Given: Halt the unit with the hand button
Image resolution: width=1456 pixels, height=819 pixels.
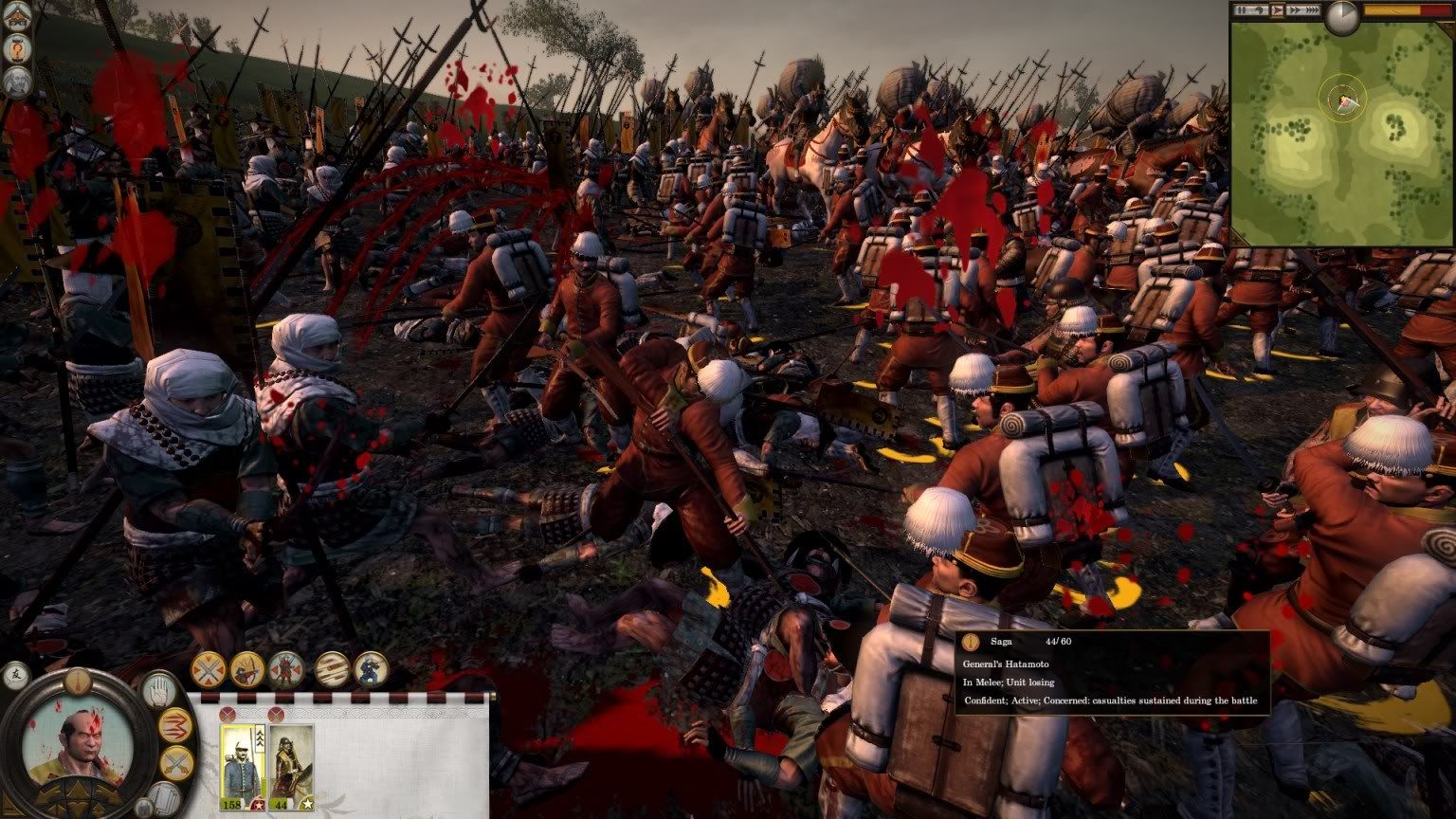Looking at the screenshot, I should point(160,689).
